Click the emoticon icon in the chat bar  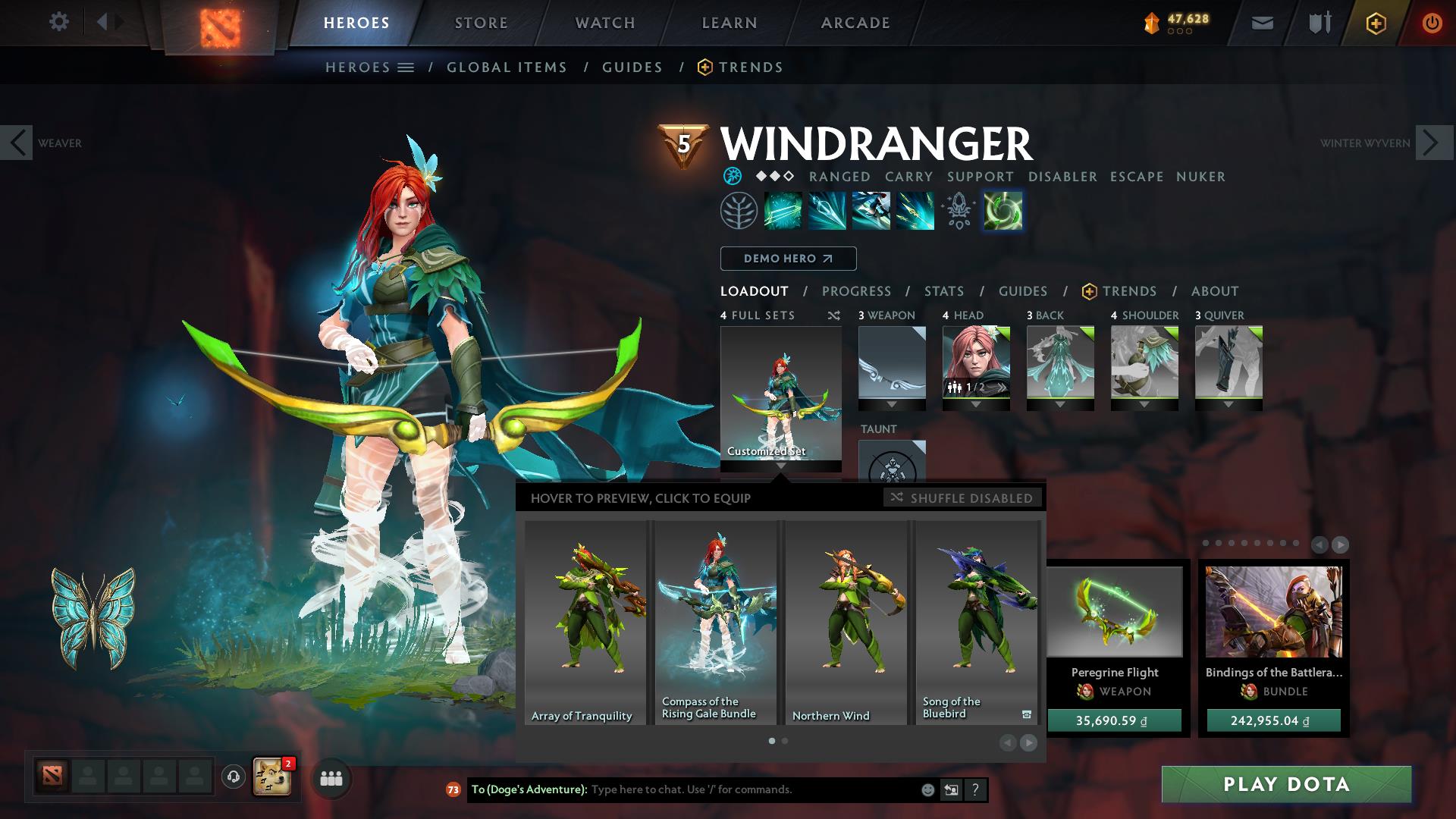[x=927, y=789]
